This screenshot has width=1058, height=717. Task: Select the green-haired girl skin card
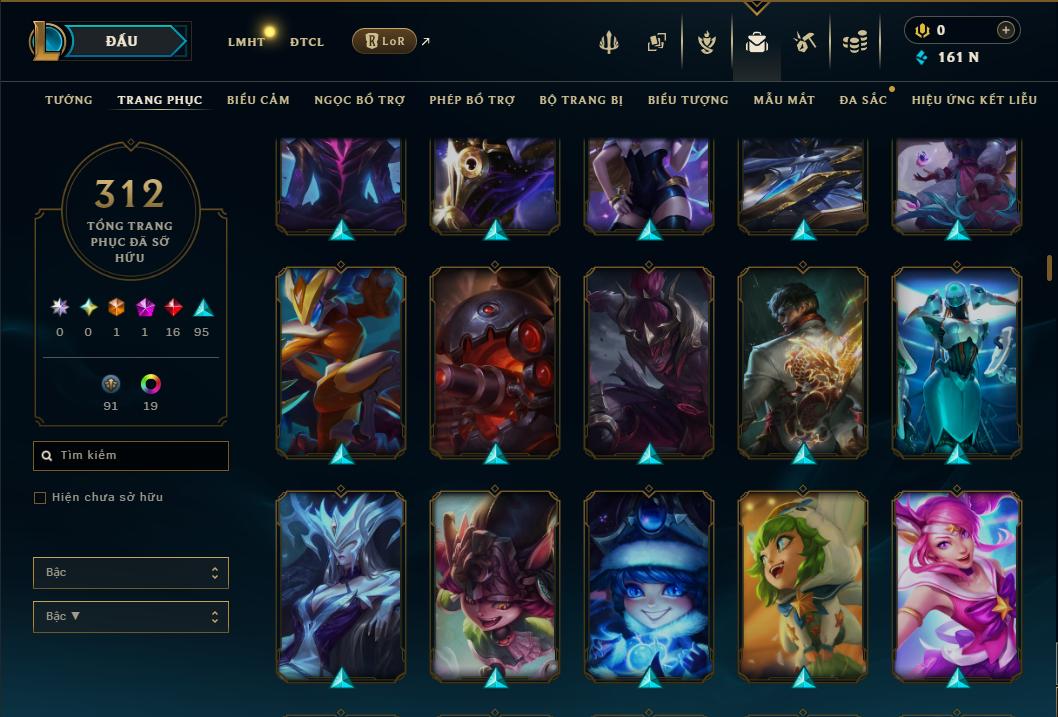click(x=803, y=584)
